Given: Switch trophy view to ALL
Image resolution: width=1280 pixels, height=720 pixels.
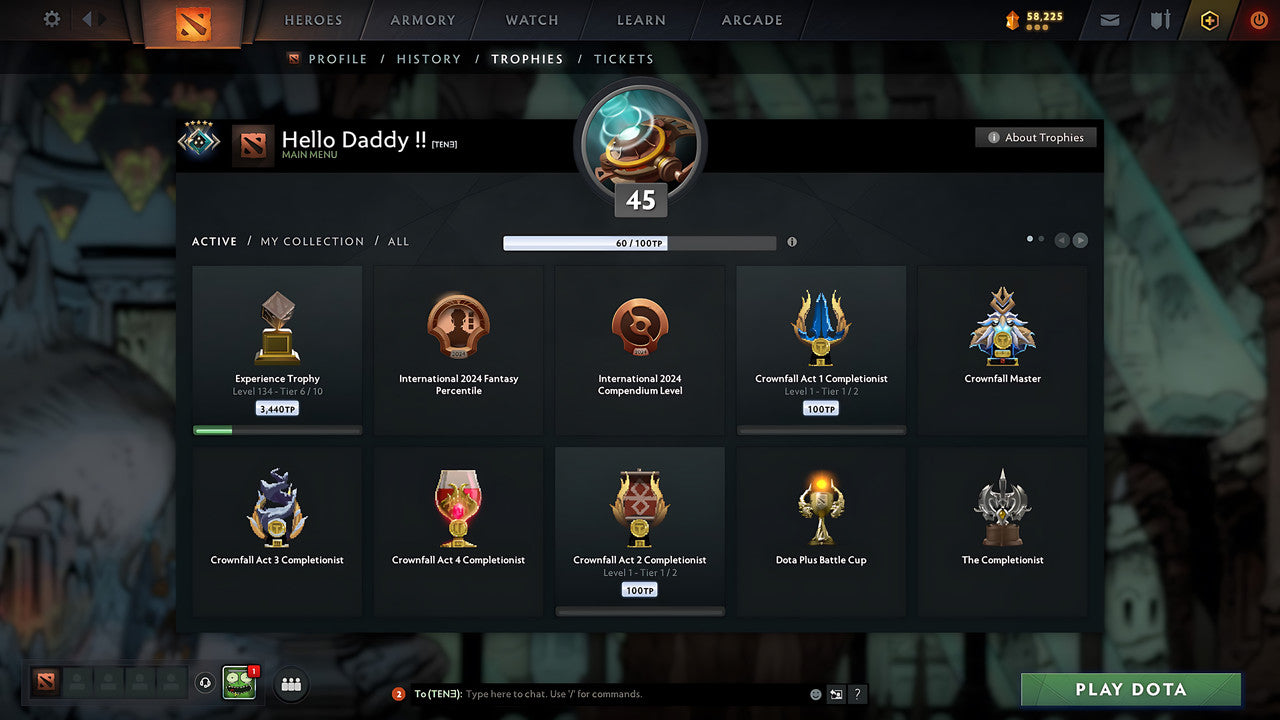Looking at the screenshot, I should 398,241.
